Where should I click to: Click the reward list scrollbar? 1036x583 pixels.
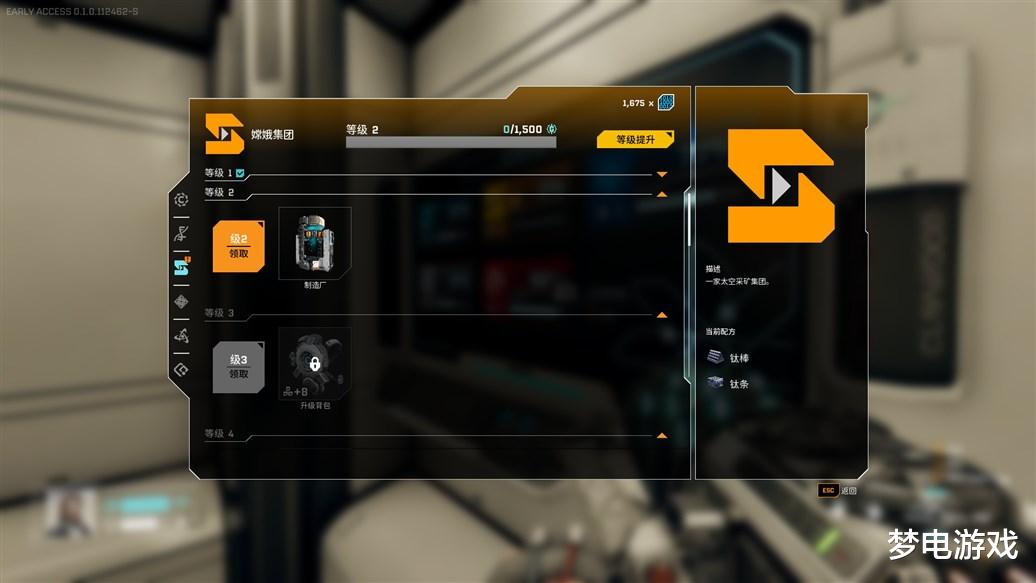tap(687, 220)
